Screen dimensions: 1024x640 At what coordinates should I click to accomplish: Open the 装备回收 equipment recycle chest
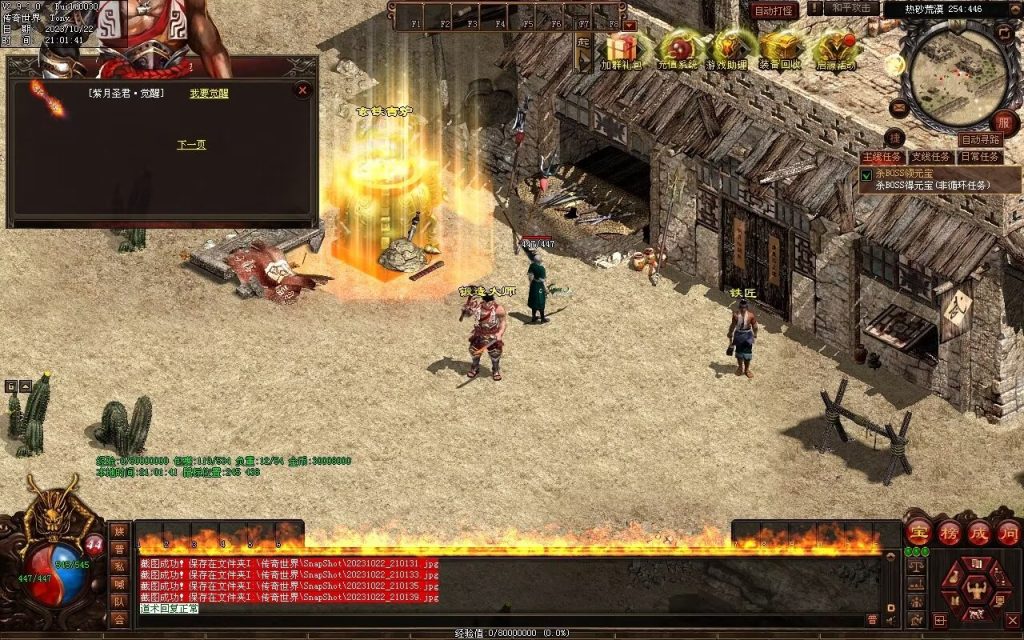(x=782, y=49)
